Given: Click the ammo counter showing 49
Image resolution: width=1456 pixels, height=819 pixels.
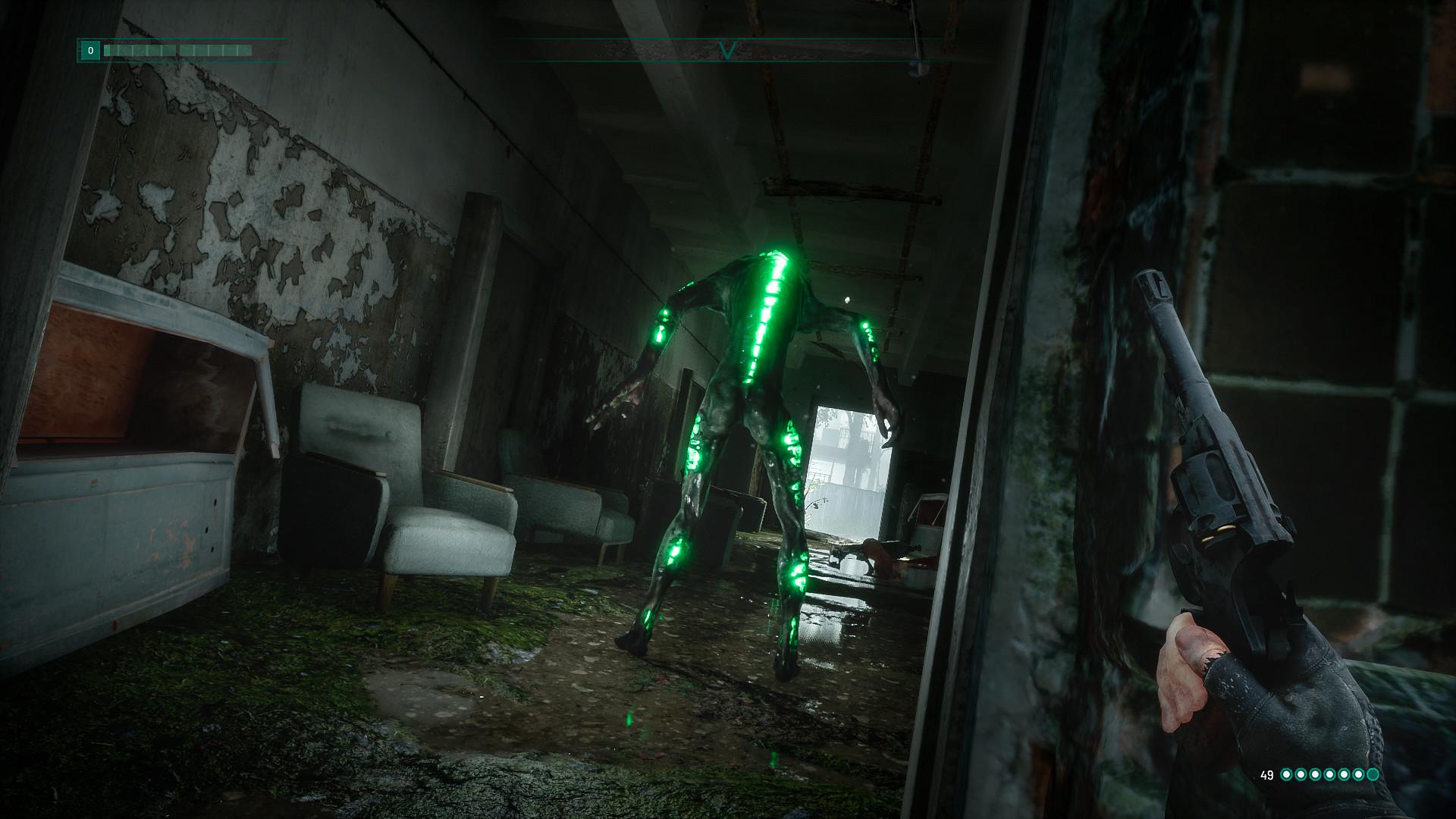Looking at the screenshot, I should [1266, 774].
